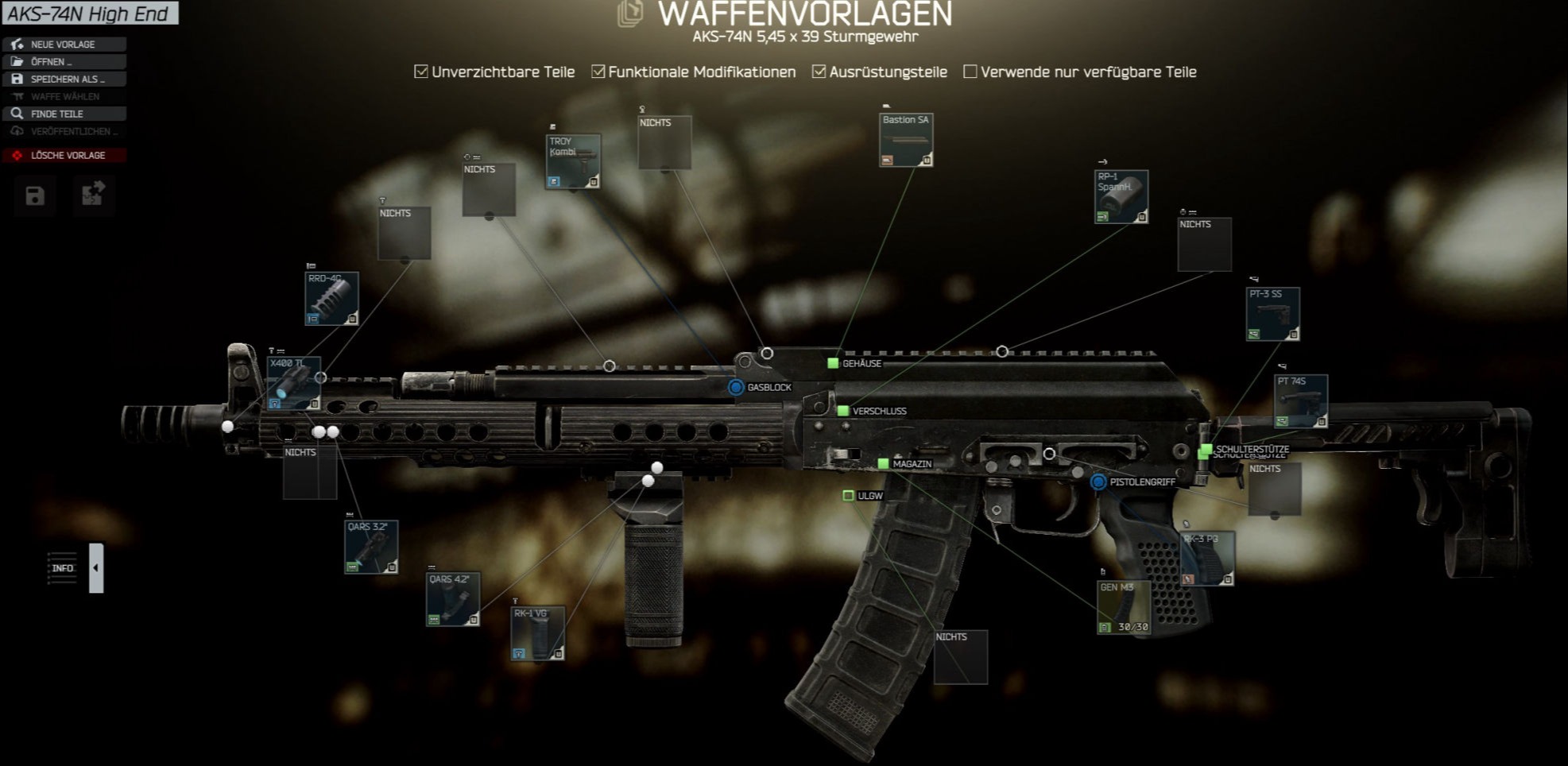The height and width of the screenshot is (766, 1568).
Task: Select the PT-3 SS stock slot
Action: click(x=1273, y=314)
